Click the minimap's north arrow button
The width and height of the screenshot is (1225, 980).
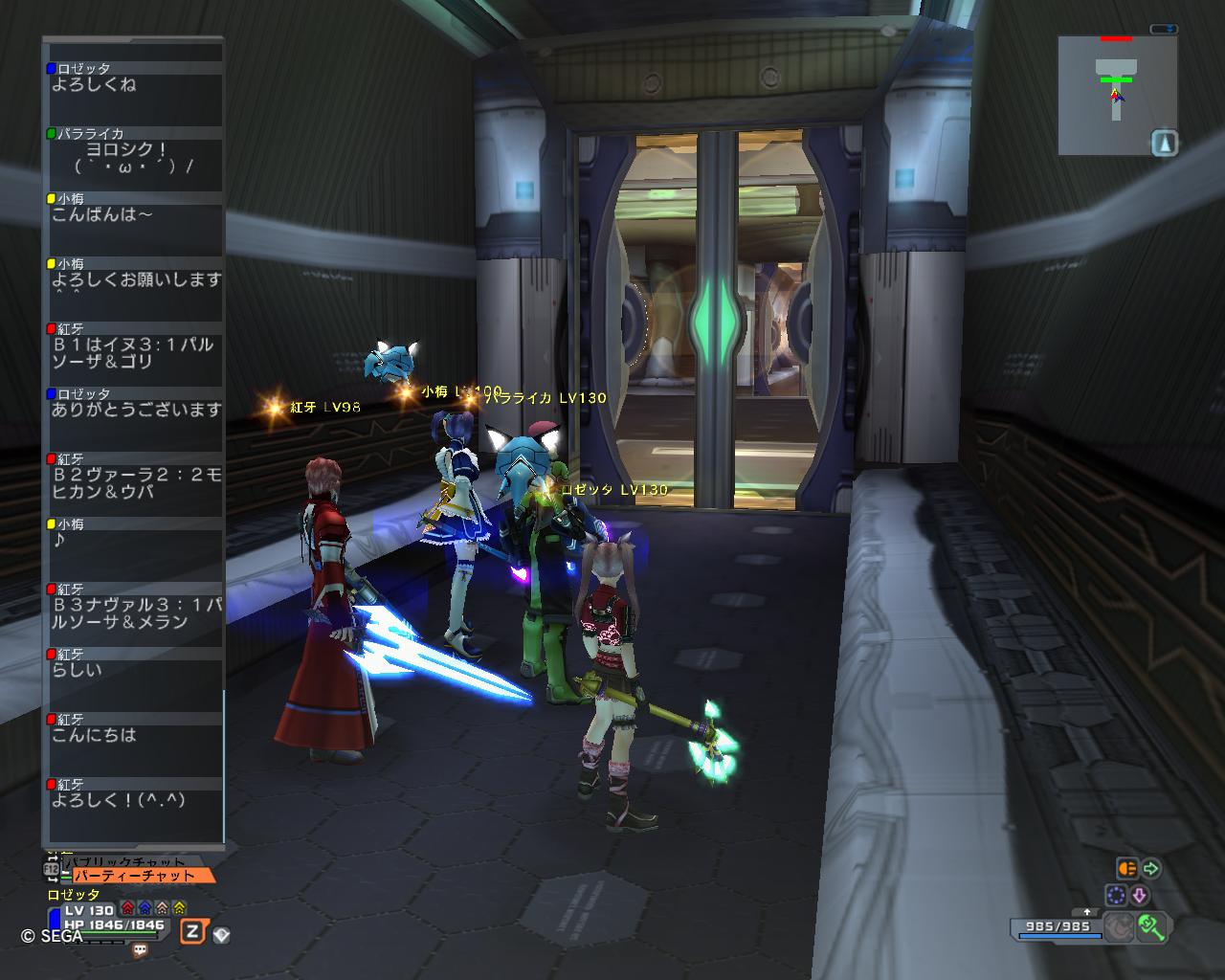click(x=1165, y=144)
